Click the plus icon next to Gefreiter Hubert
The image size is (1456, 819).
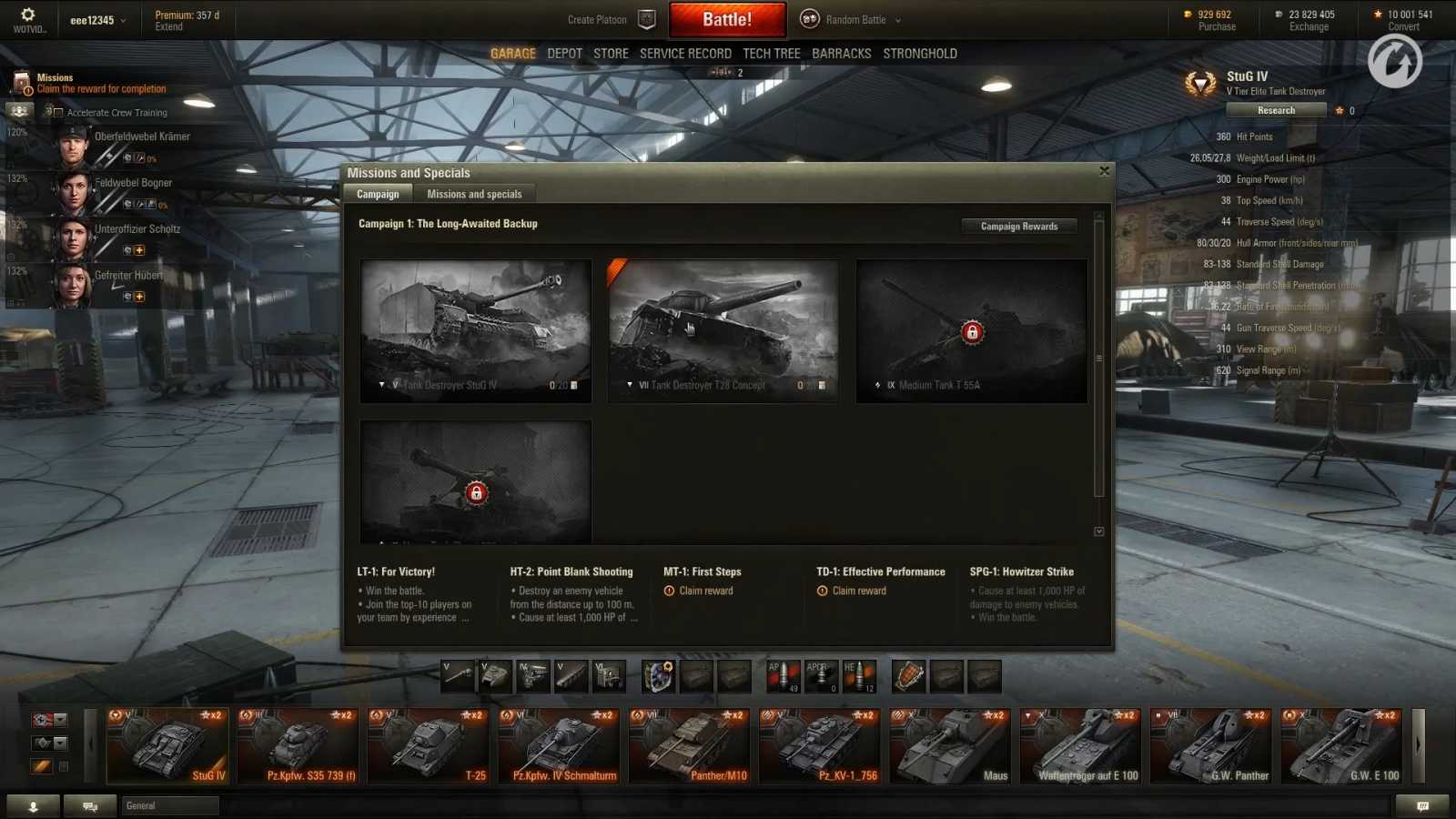coord(138,296)
